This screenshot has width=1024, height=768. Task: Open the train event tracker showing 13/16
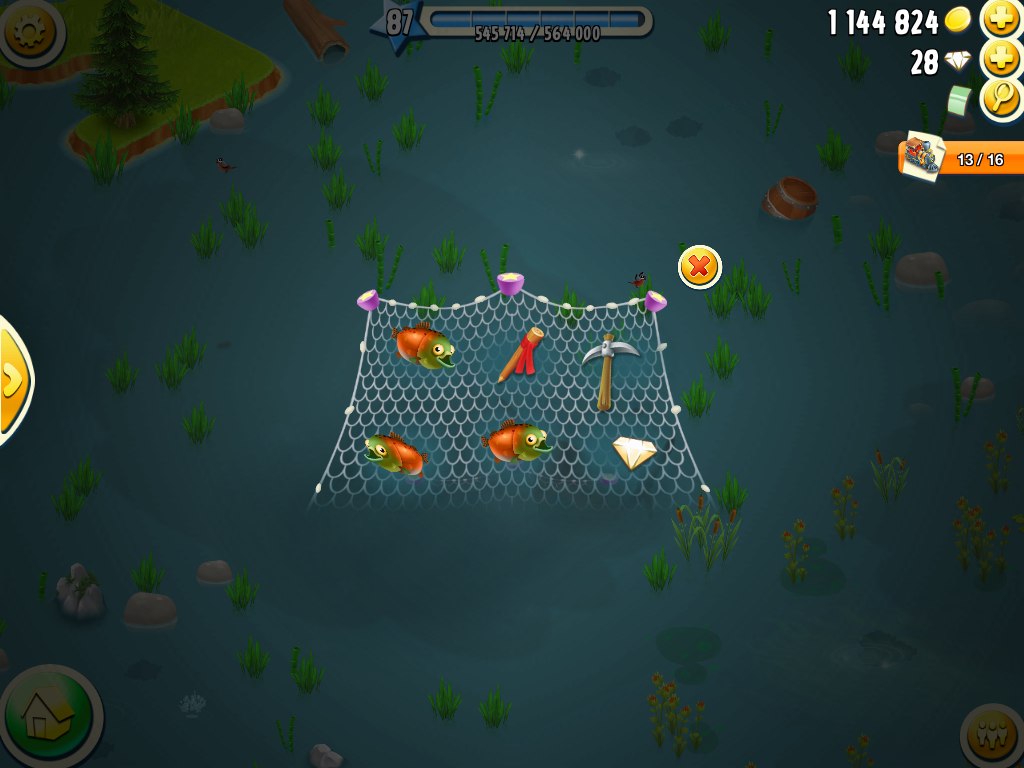click(x=962, y=159)
